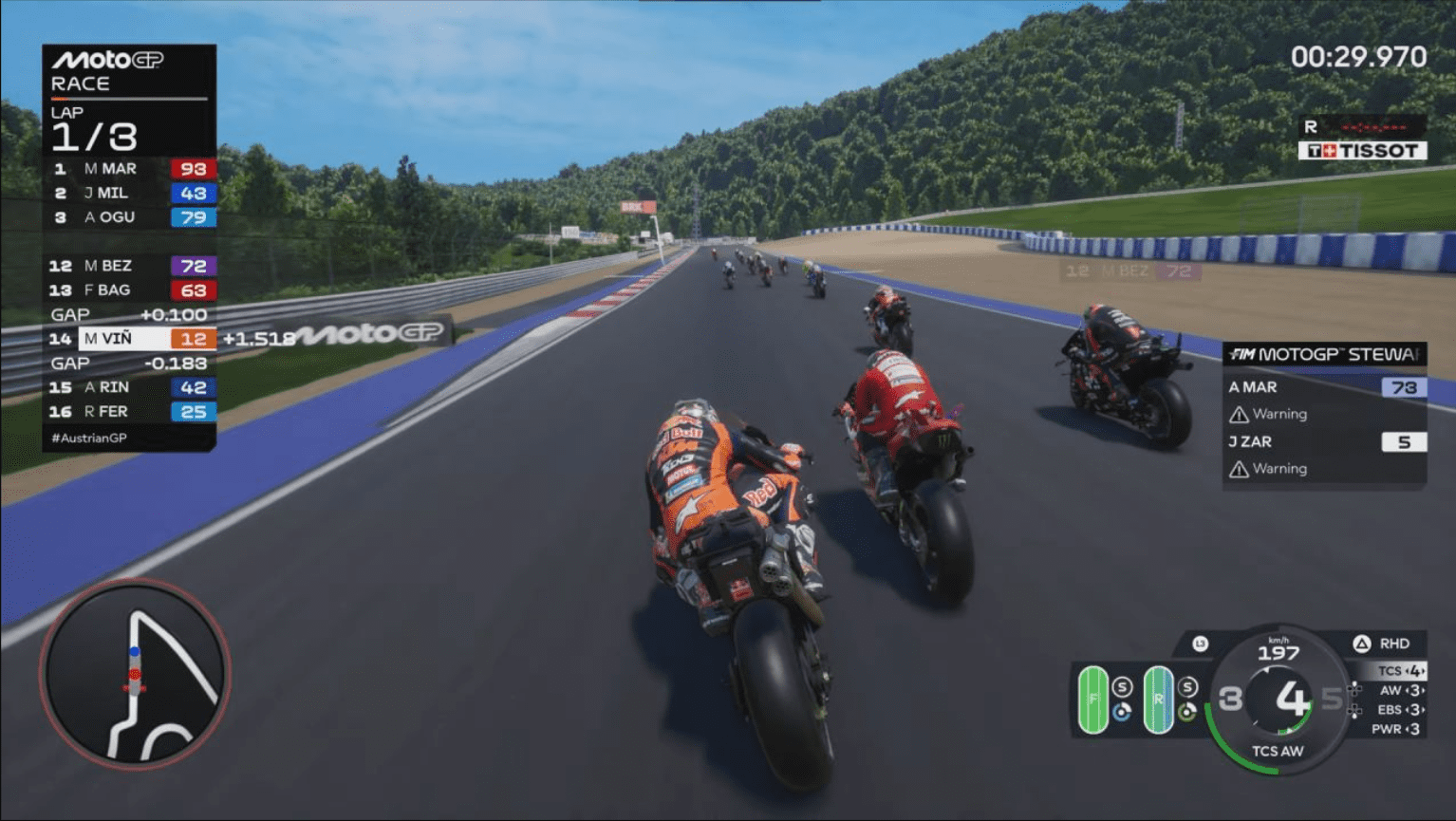Click the L3 button prompt icon
This screenshot has height=821, width=1456.
(x=1201, y=642)
